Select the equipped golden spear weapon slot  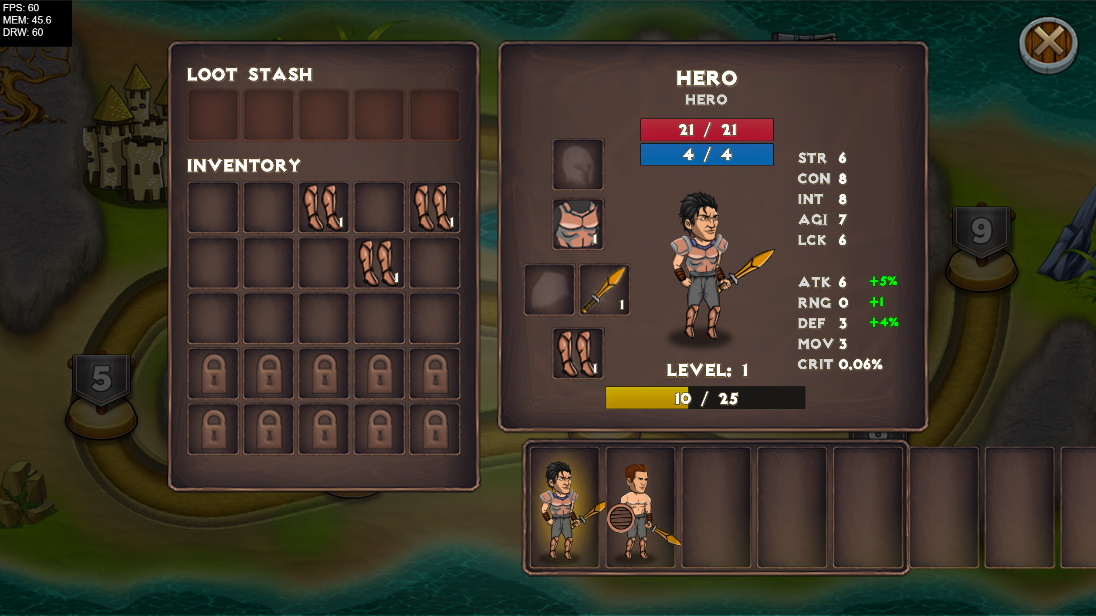coord(604,289)
